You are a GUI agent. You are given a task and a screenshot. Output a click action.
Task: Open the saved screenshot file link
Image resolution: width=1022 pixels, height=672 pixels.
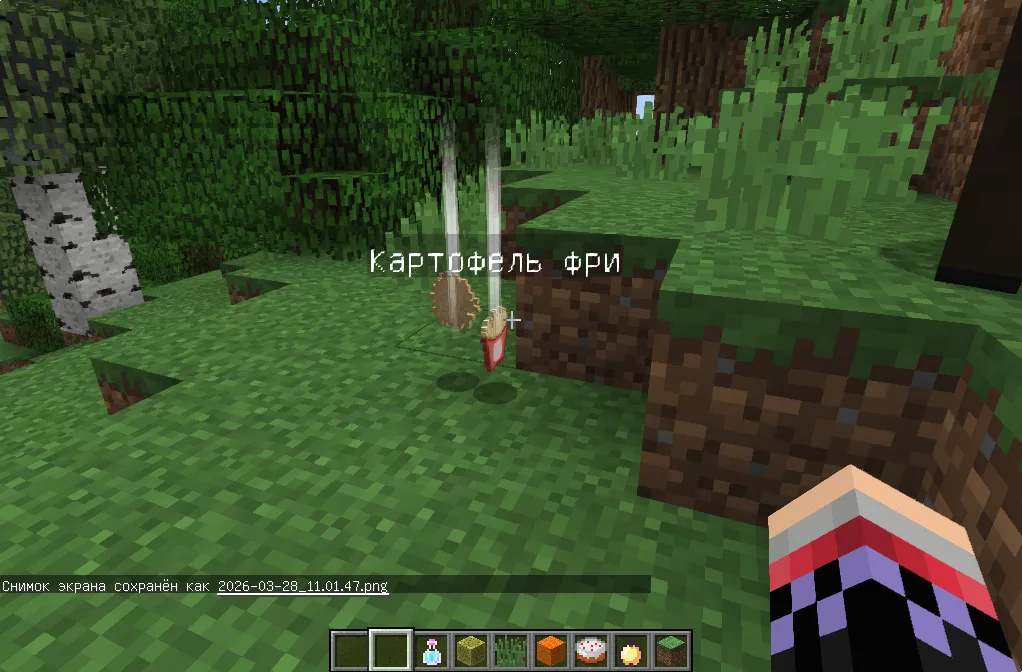(x=302, y=586)
